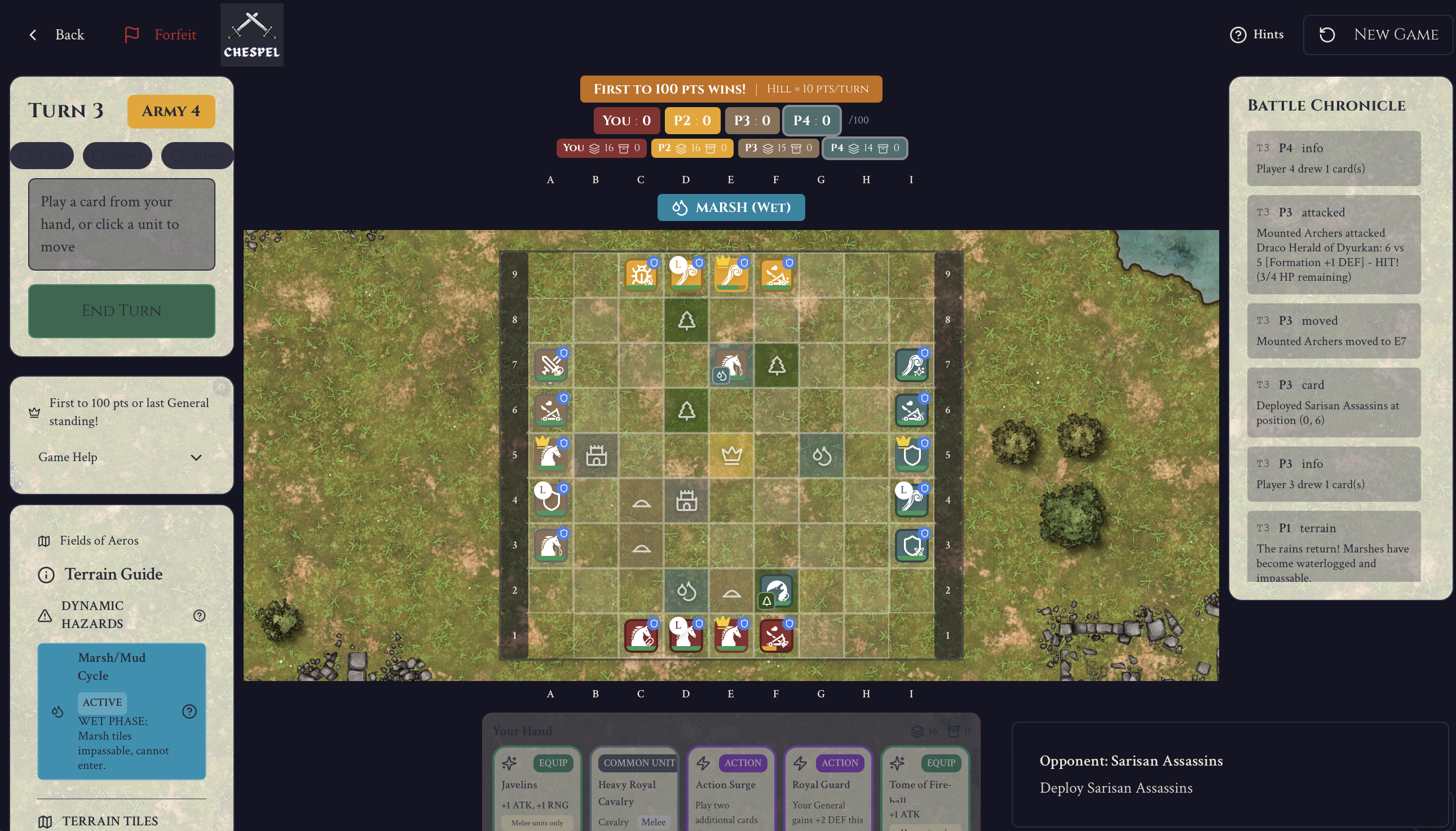Click the YOU score progress indicator
This screenshot has width=1456, height=831.
tap(626, 120)
